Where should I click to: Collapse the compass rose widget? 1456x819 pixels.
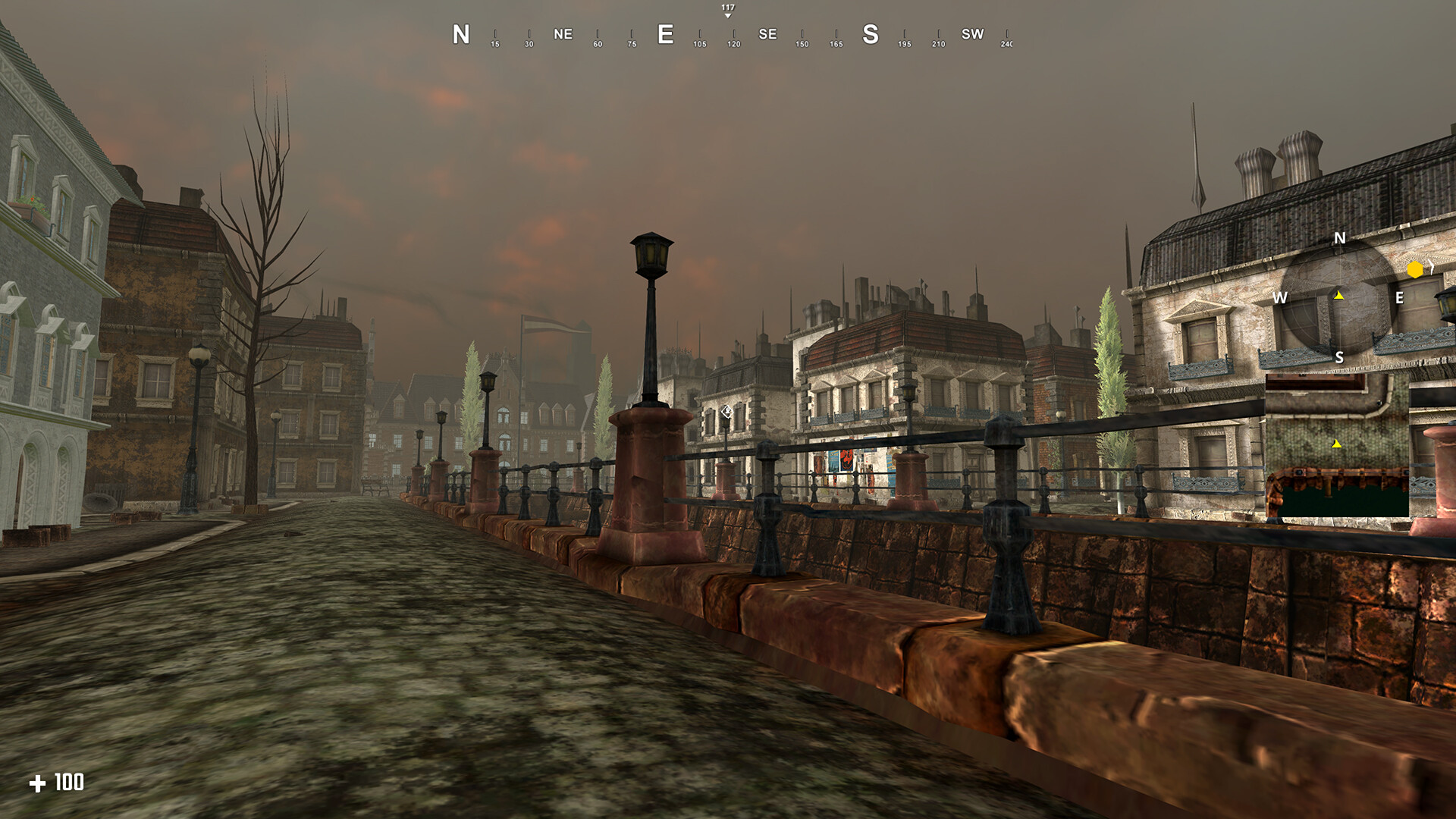(x=1339, y=297)
